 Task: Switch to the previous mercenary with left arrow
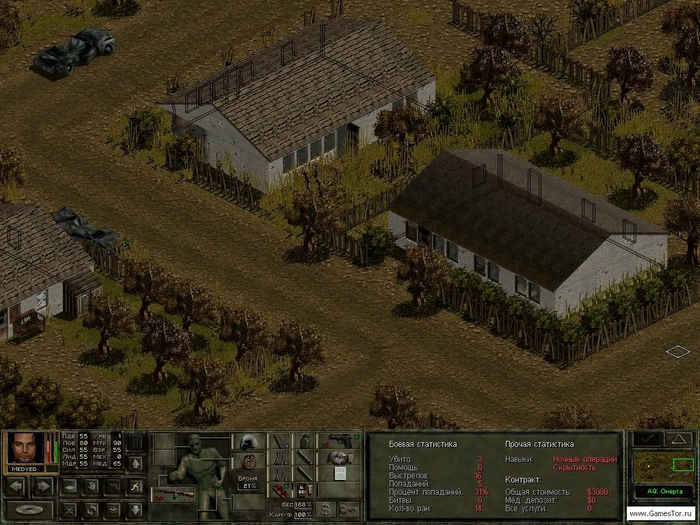(x=17, y=487)
